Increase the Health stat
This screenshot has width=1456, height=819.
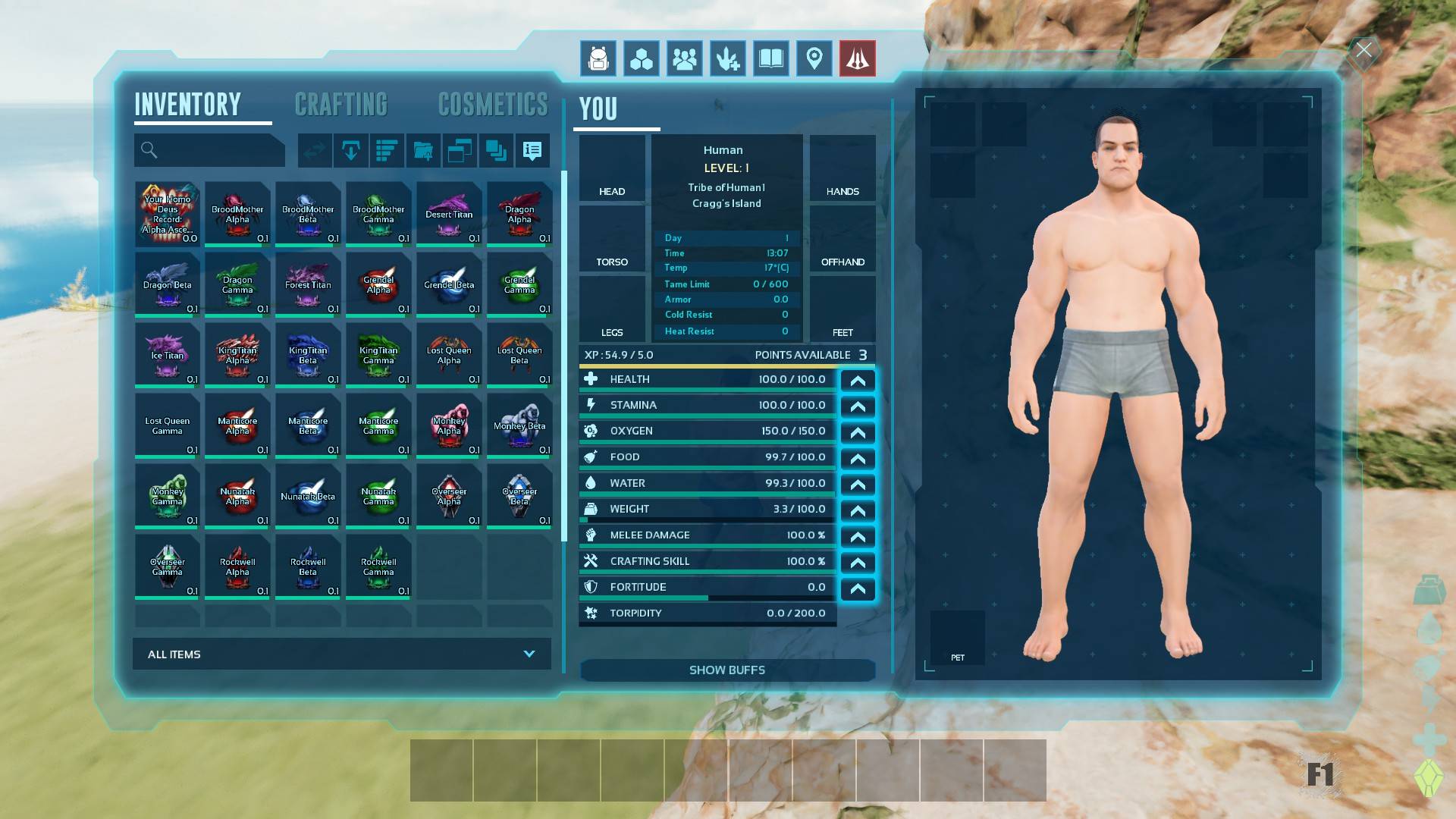[x=858, y=380]
